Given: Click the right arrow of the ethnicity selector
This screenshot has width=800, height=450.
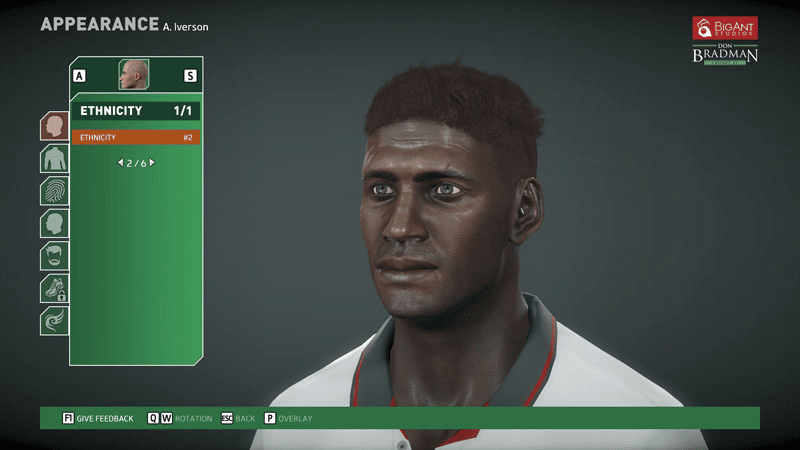Looking at the screenshot, I should click(x=152, y=162).
